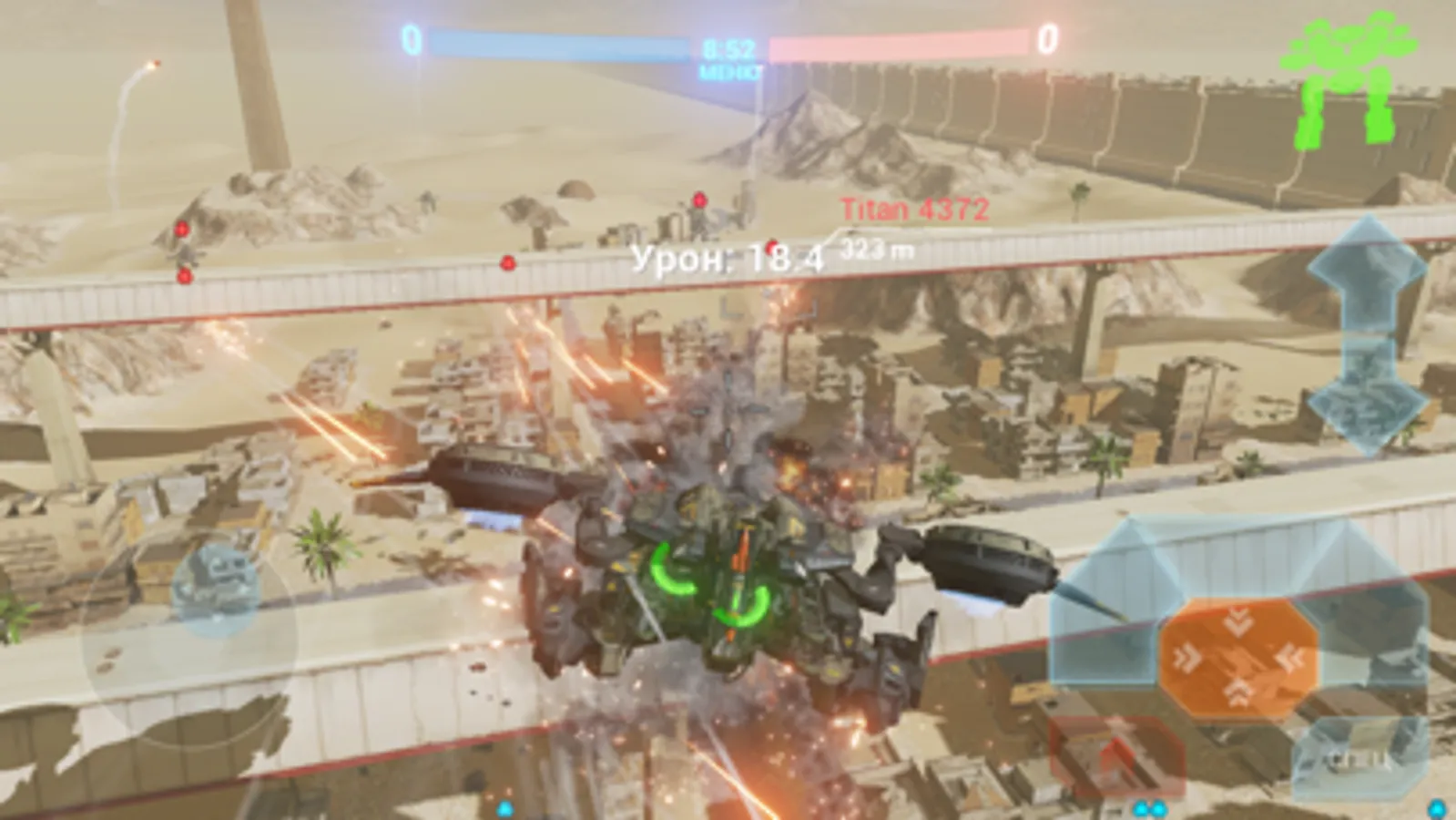Toggle the paired blue dots near the red button
Image resolution: width=1456 pixels, height=820 pixels.
point(1149,809)
